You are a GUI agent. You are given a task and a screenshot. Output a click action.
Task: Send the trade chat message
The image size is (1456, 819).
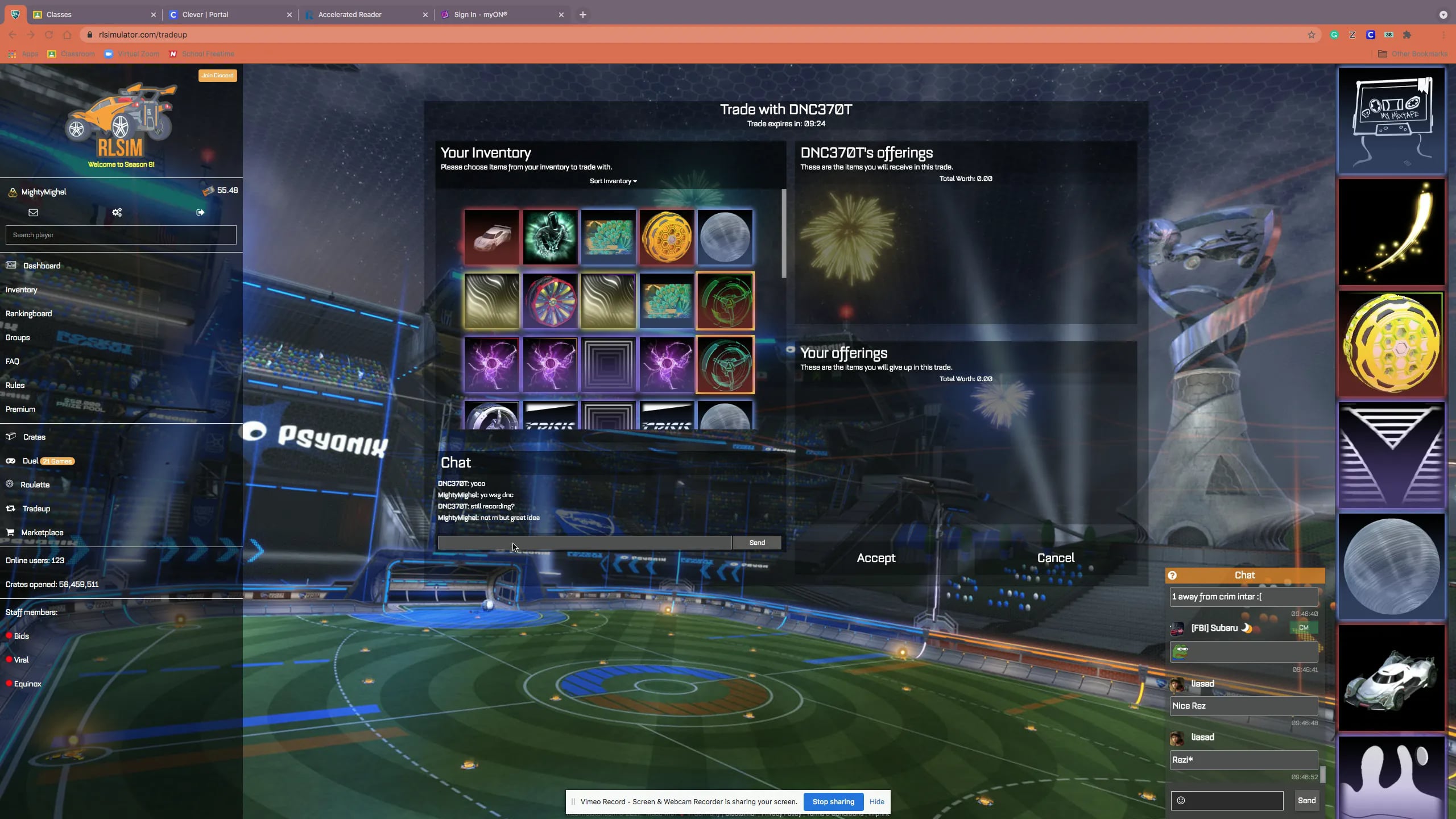pyautogui.click(x=756, y=543)
